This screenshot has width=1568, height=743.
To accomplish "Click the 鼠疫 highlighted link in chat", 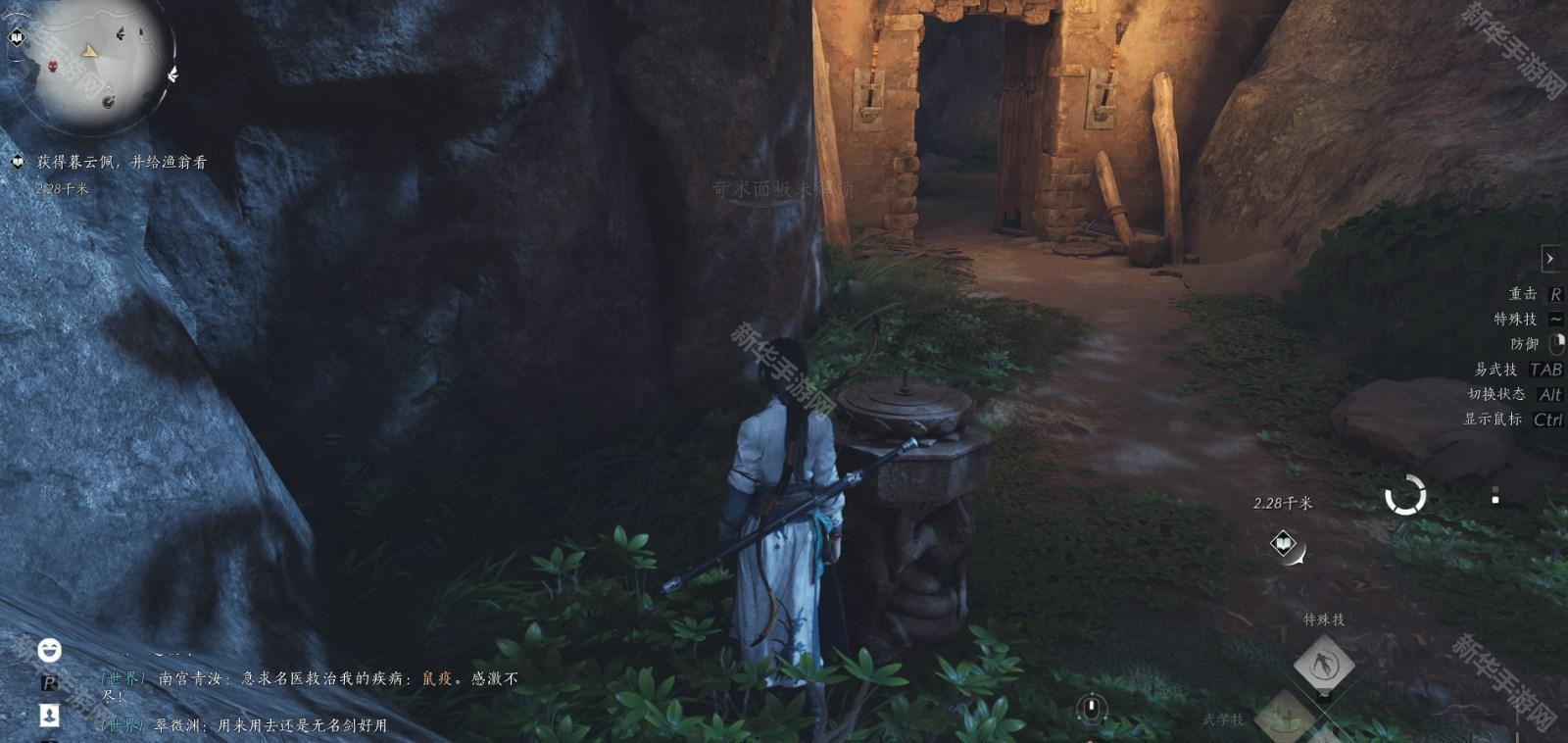I will coord(438,678).
